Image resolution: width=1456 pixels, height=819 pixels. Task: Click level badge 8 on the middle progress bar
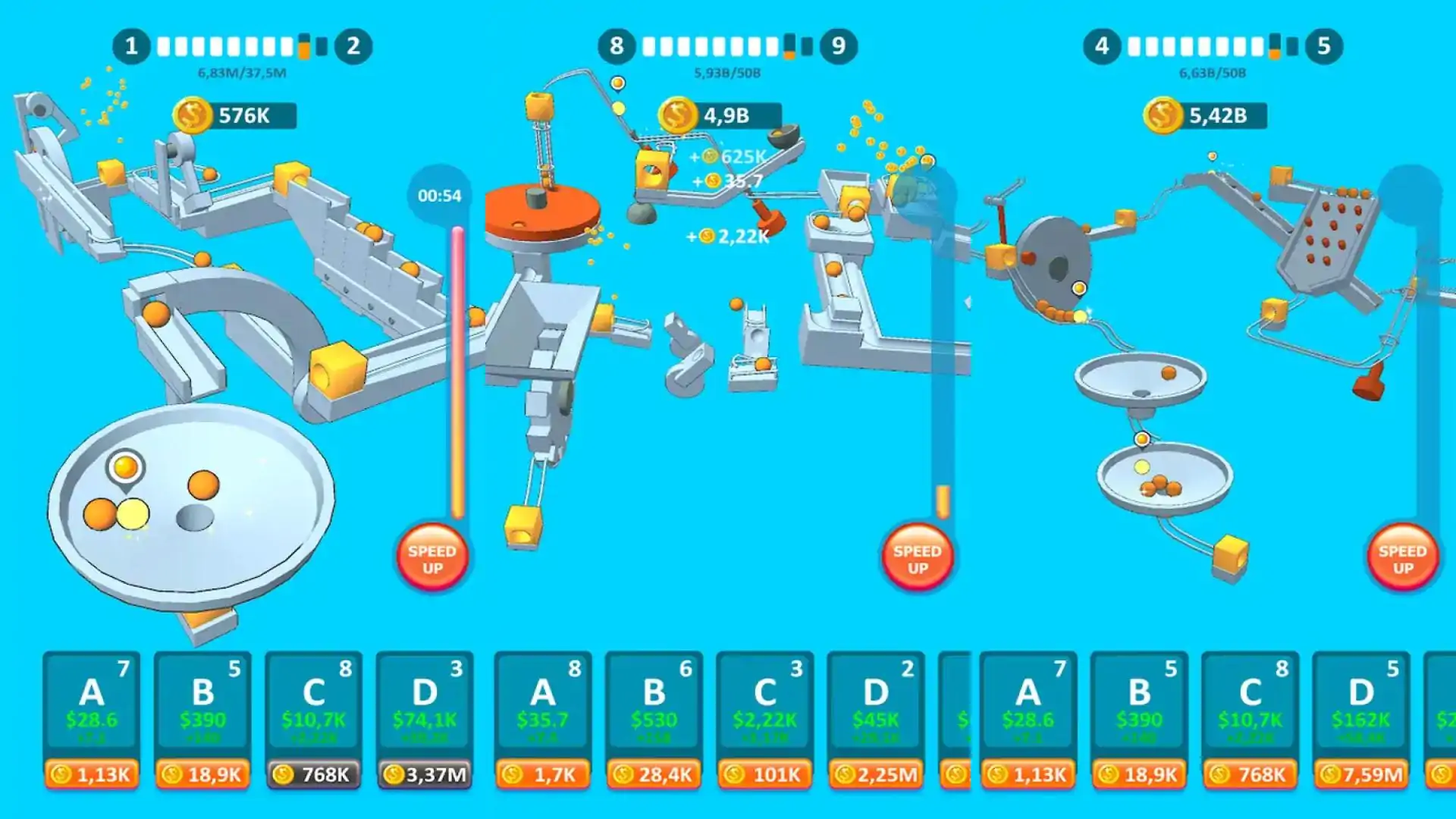(618, 45)
